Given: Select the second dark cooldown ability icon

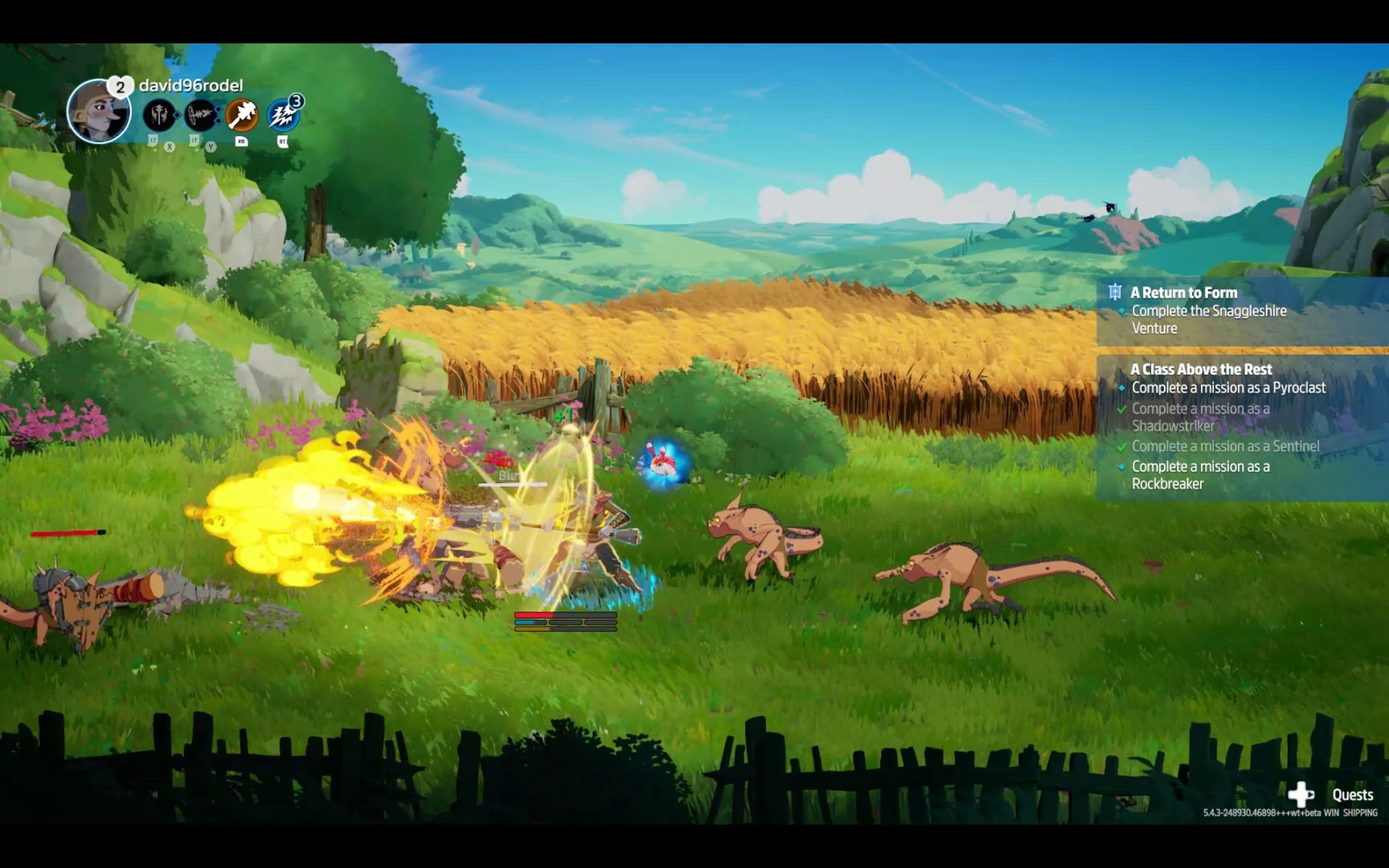Looking at the screenshot, I should click(200, 115).
